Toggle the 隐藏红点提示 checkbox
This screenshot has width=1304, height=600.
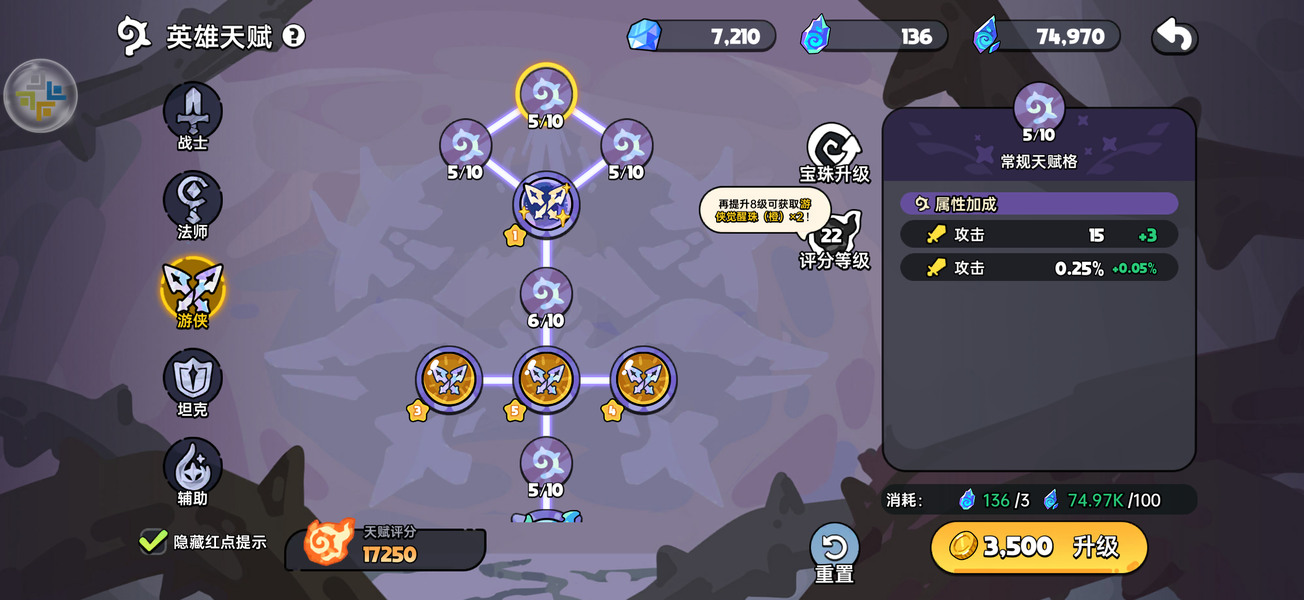coord(153,541)
